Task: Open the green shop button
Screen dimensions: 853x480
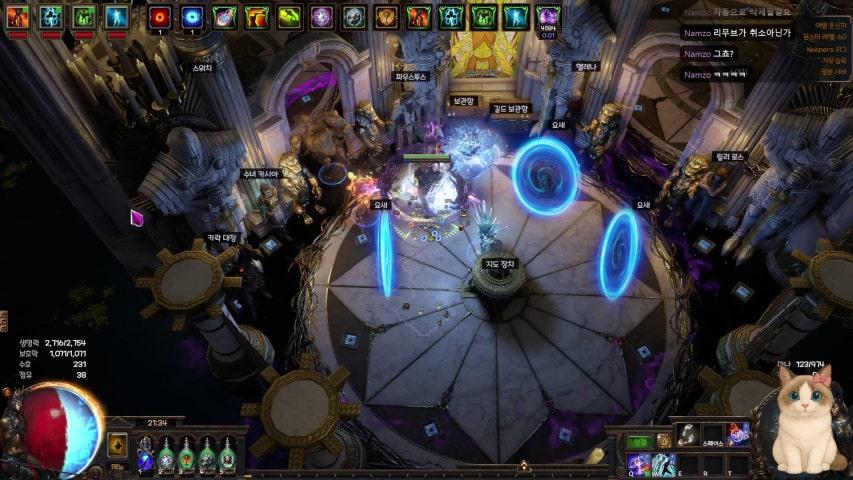Action: pyautogui.click(x=638, y=441)
